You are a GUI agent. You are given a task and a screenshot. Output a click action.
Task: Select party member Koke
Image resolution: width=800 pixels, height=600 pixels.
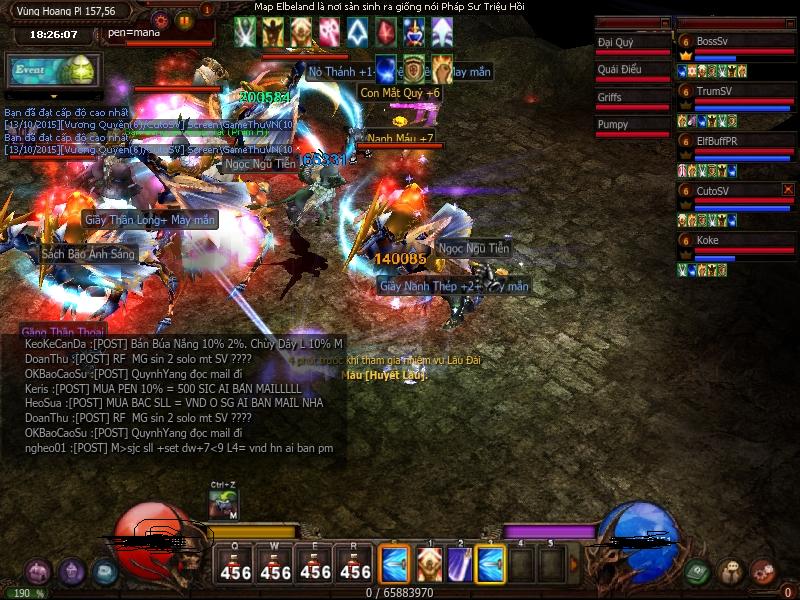click(x=708, y=240)
